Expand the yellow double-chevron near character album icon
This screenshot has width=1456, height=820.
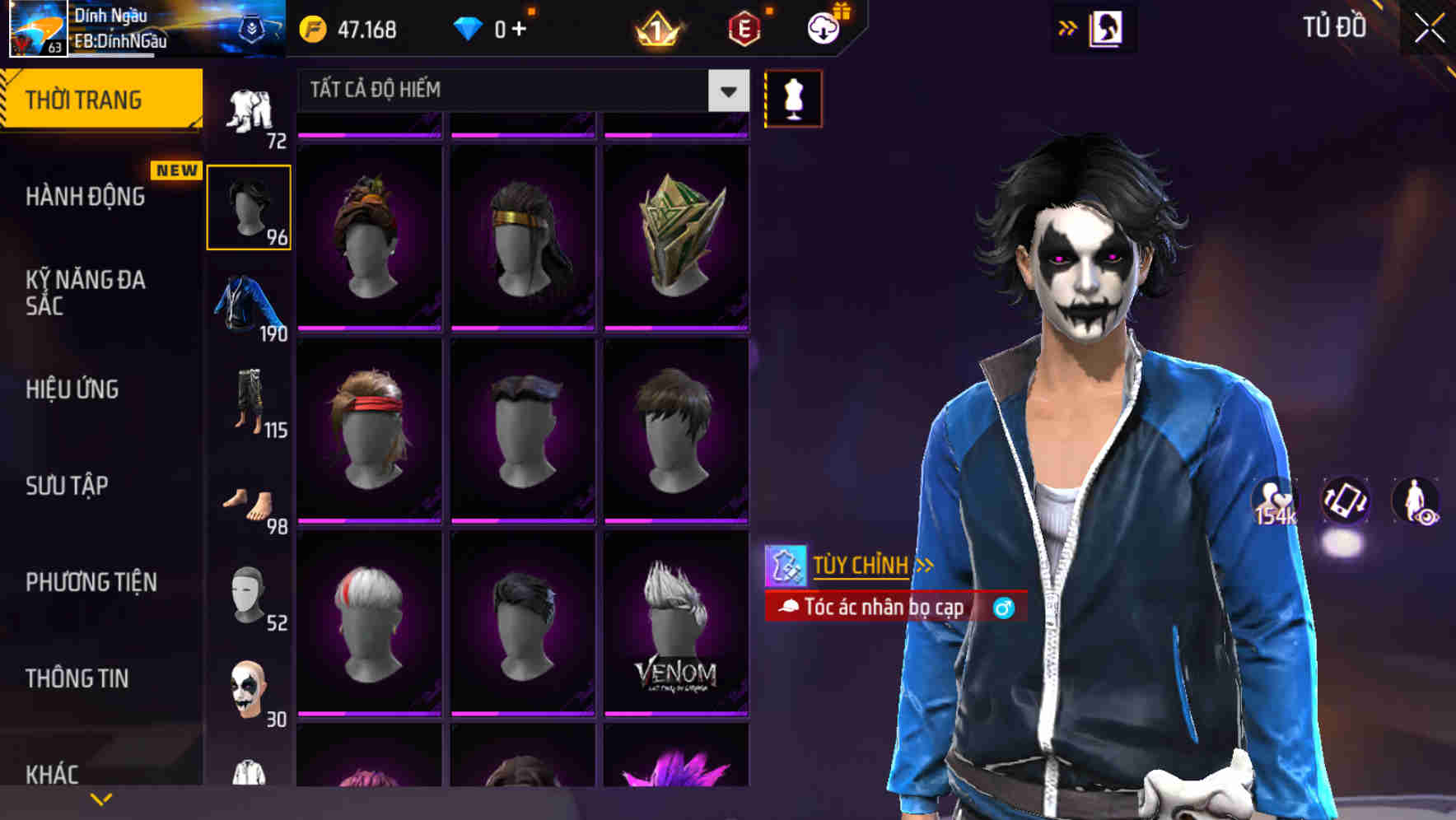pyautogui.click(x=1068, y=27)
